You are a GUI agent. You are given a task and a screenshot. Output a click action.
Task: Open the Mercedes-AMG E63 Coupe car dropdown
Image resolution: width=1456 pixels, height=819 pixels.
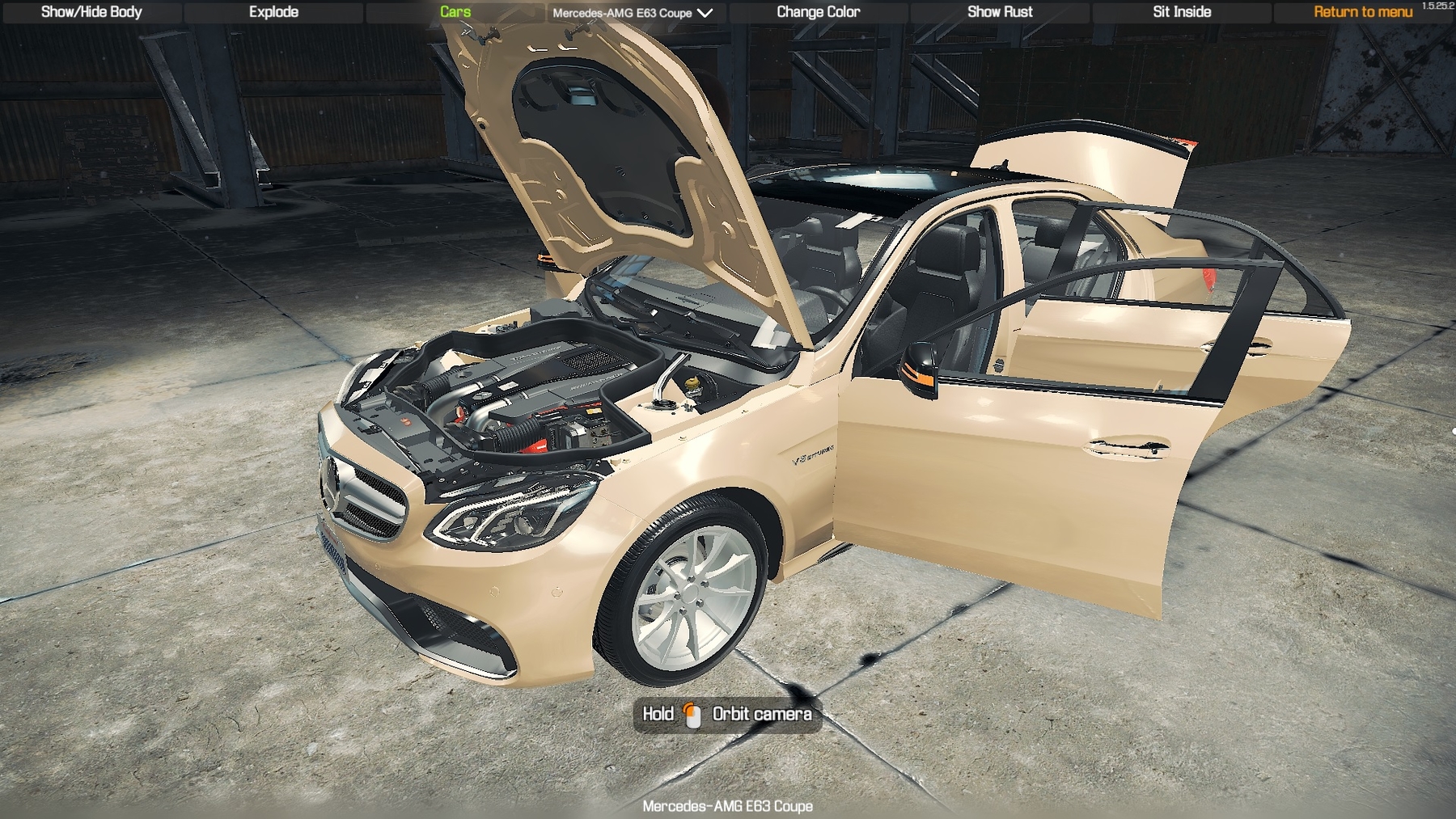[633, 13]
